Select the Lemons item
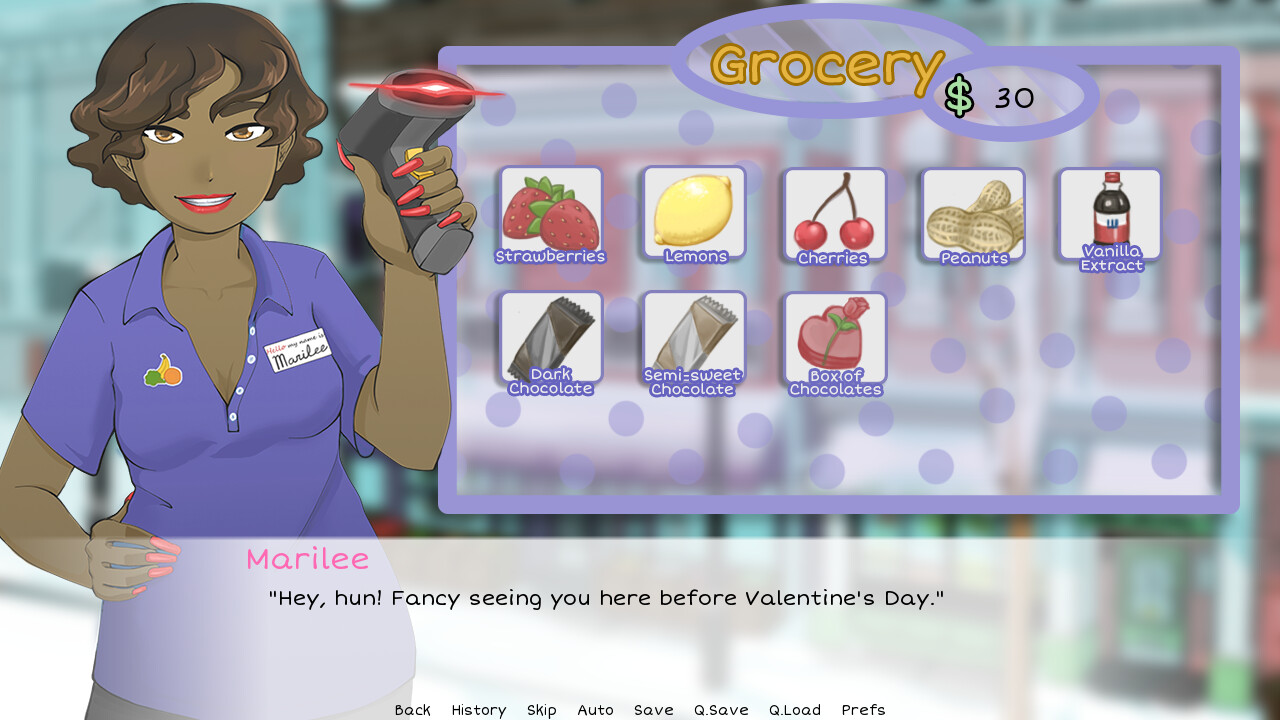The image size is (1280, 720). [693, 212]
